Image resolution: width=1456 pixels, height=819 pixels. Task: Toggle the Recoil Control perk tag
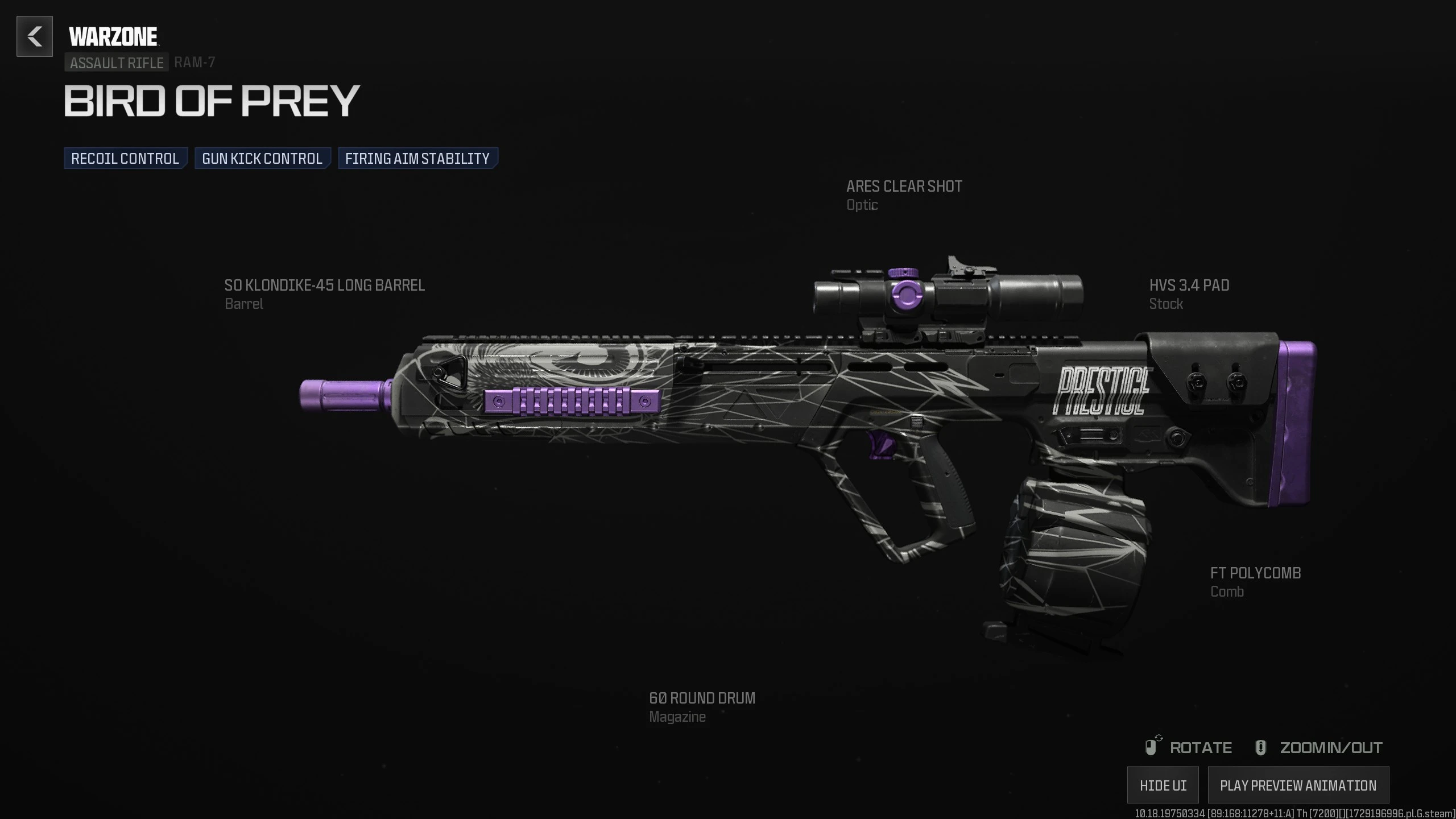[x=125, y=158]
